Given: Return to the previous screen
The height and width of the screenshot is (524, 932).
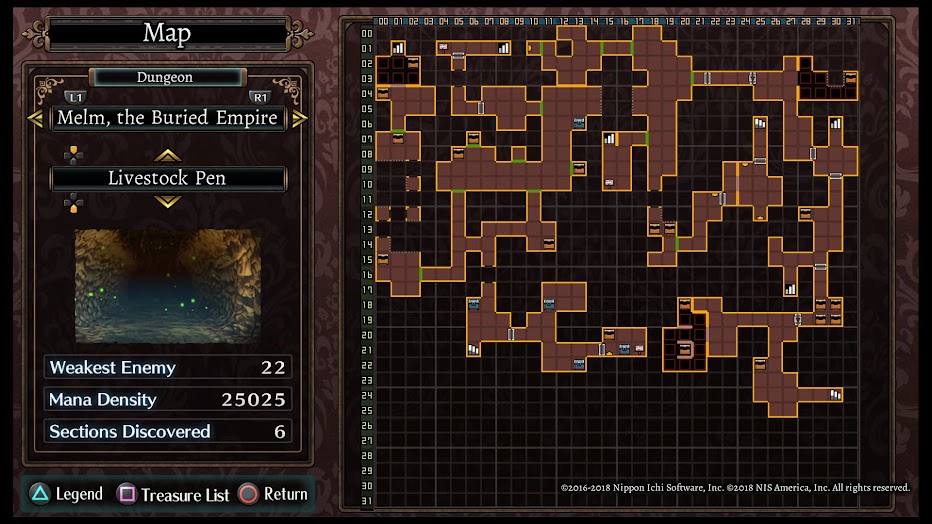Looking at the screenshot, I should (x=273, y=494).
